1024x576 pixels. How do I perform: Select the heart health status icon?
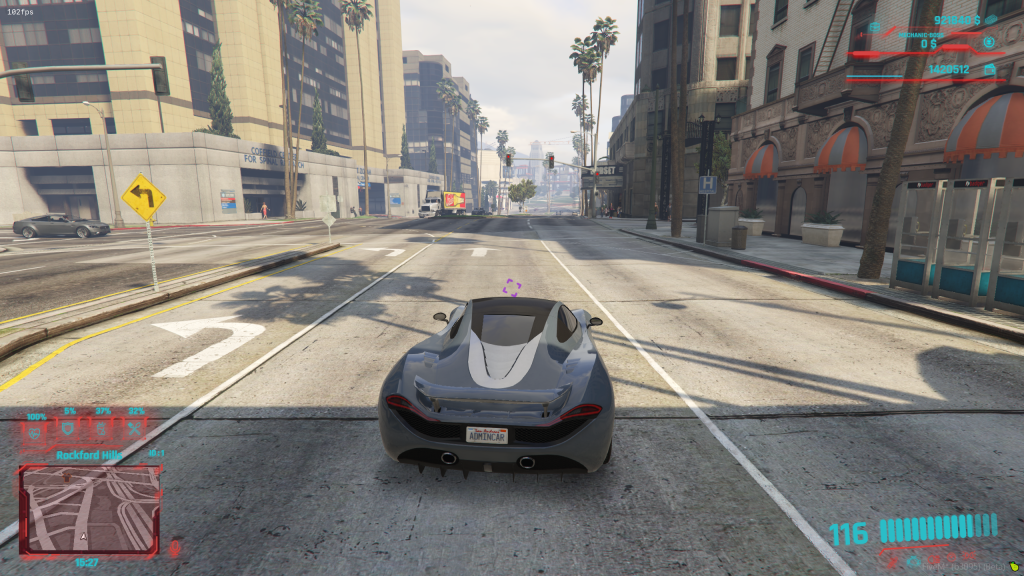click(x=36, y=432)
